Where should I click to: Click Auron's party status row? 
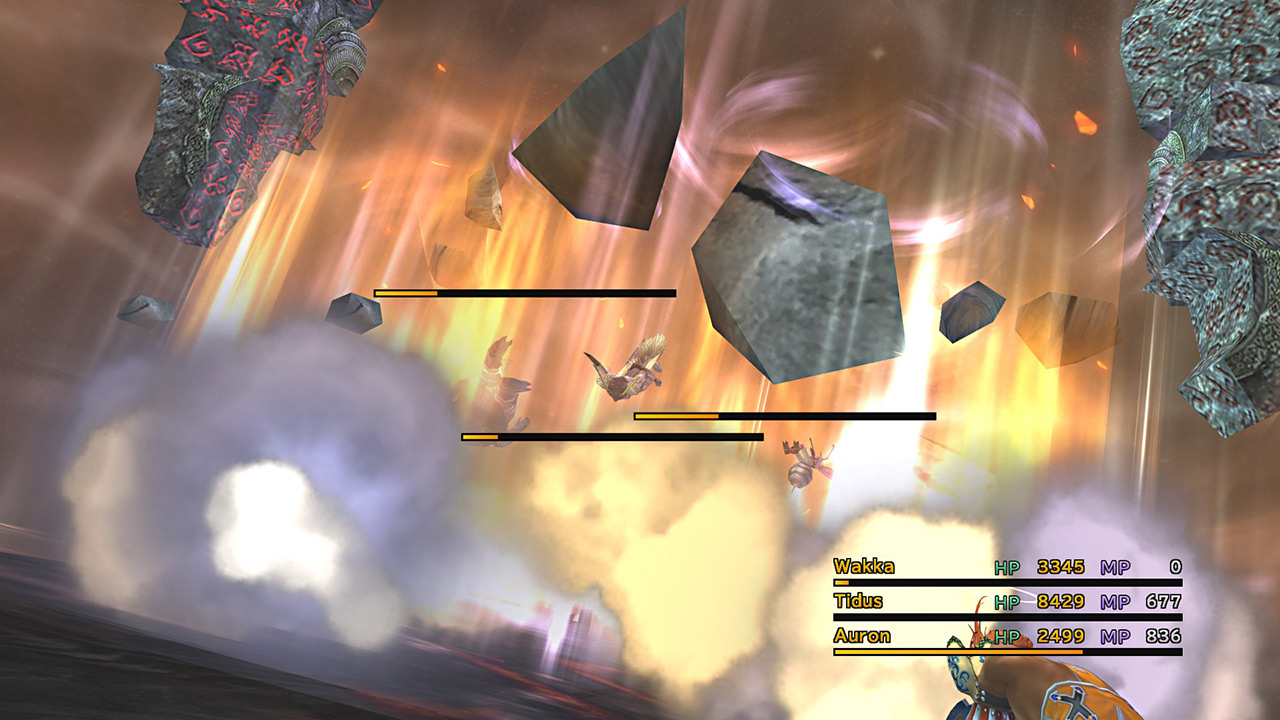coord(1007,637)
